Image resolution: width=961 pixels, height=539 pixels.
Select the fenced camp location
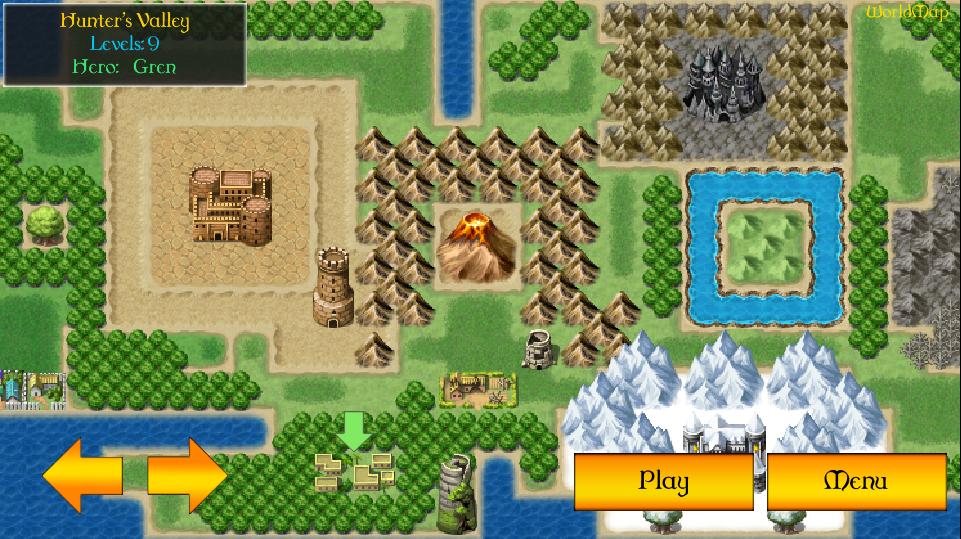479,388
